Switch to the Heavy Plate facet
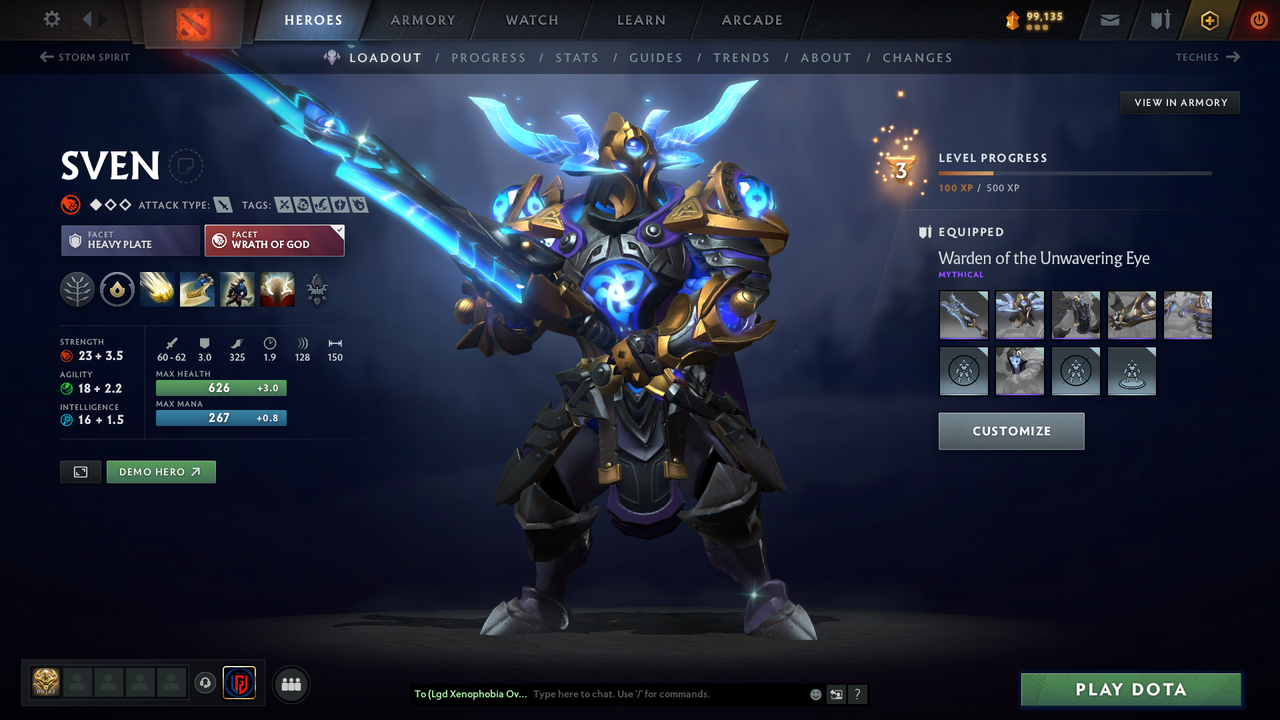1280x720 pixels. [x=130, y=240]
